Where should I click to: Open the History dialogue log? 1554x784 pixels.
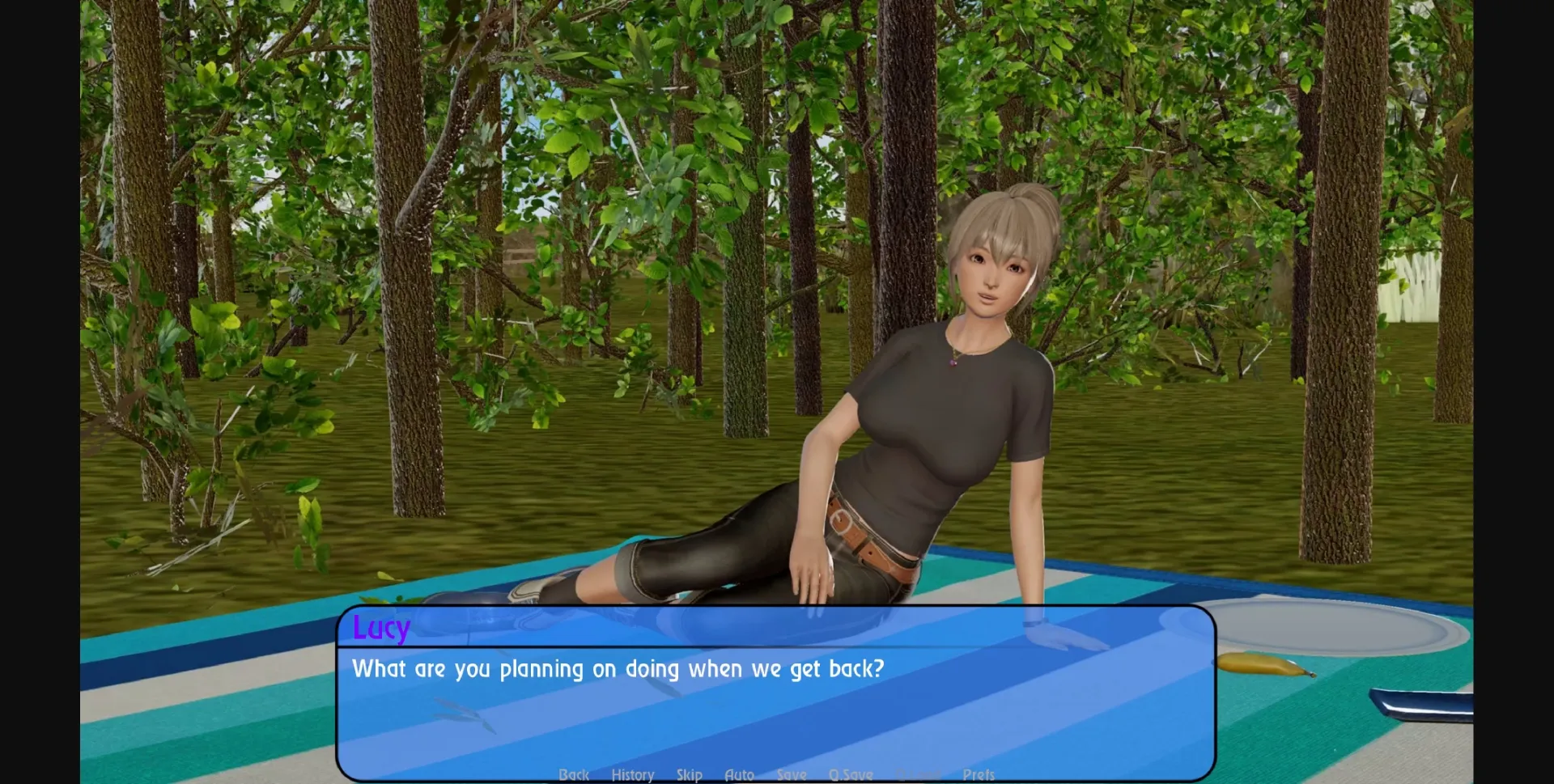632,774
